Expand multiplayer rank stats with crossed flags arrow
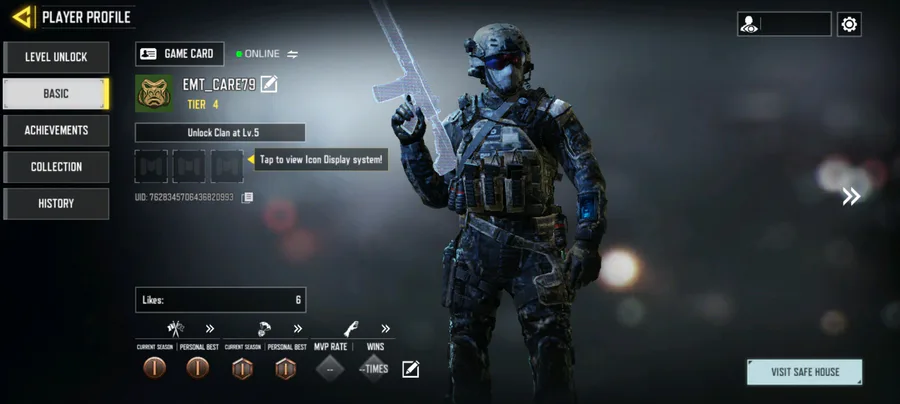Image resolution: width=900 pixels, height=404 pixels. [210, 328]
